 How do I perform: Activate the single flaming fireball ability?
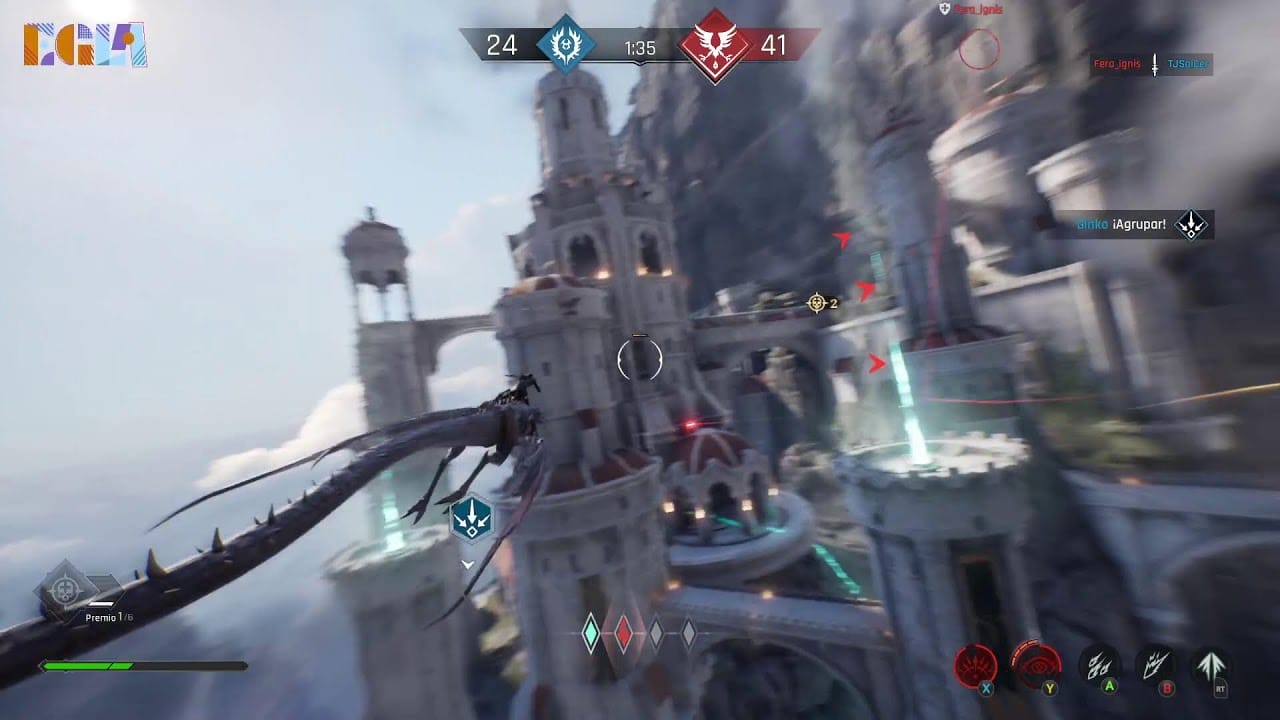1155,664
